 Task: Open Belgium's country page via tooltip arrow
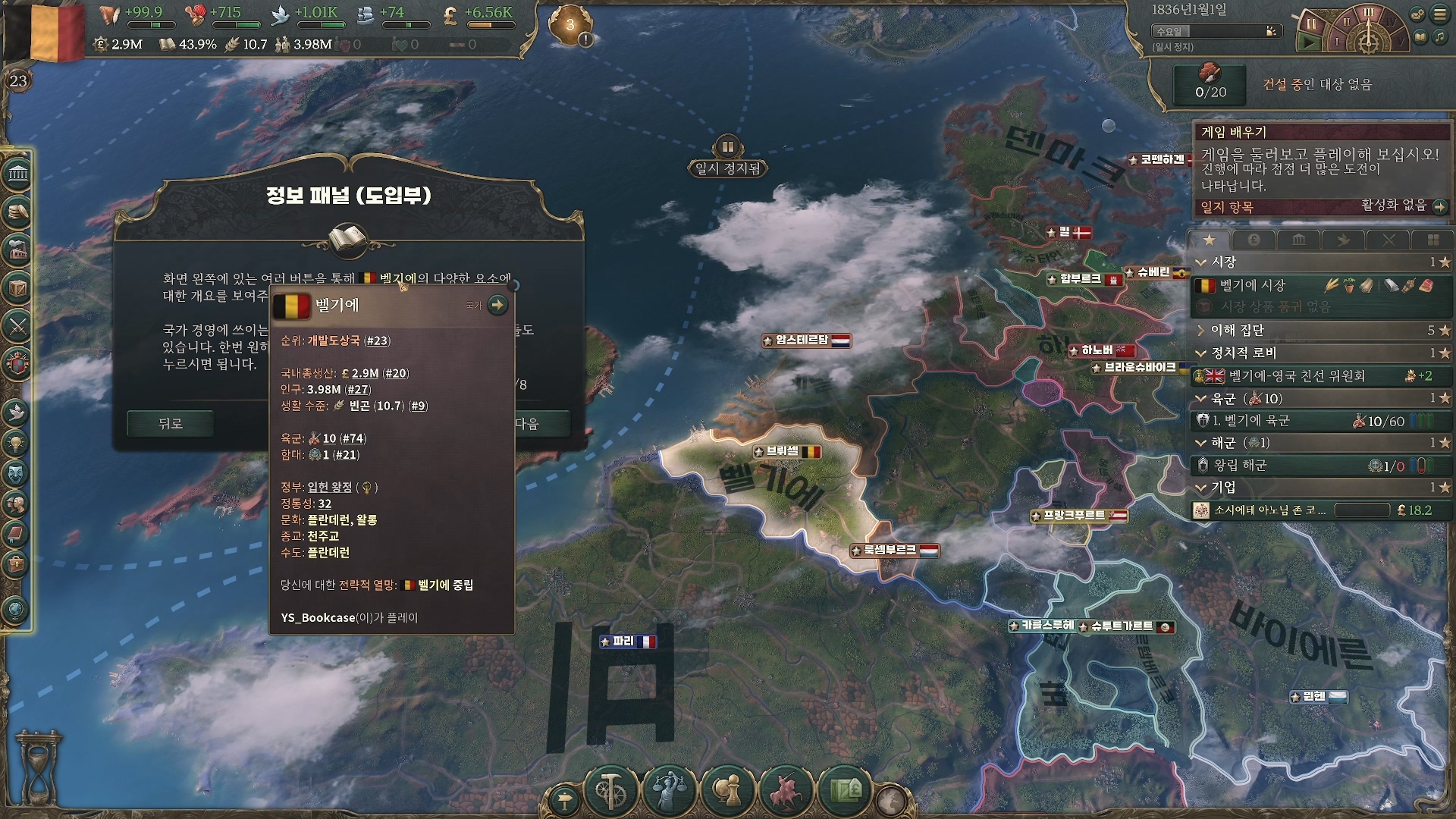tap(497, 305)
